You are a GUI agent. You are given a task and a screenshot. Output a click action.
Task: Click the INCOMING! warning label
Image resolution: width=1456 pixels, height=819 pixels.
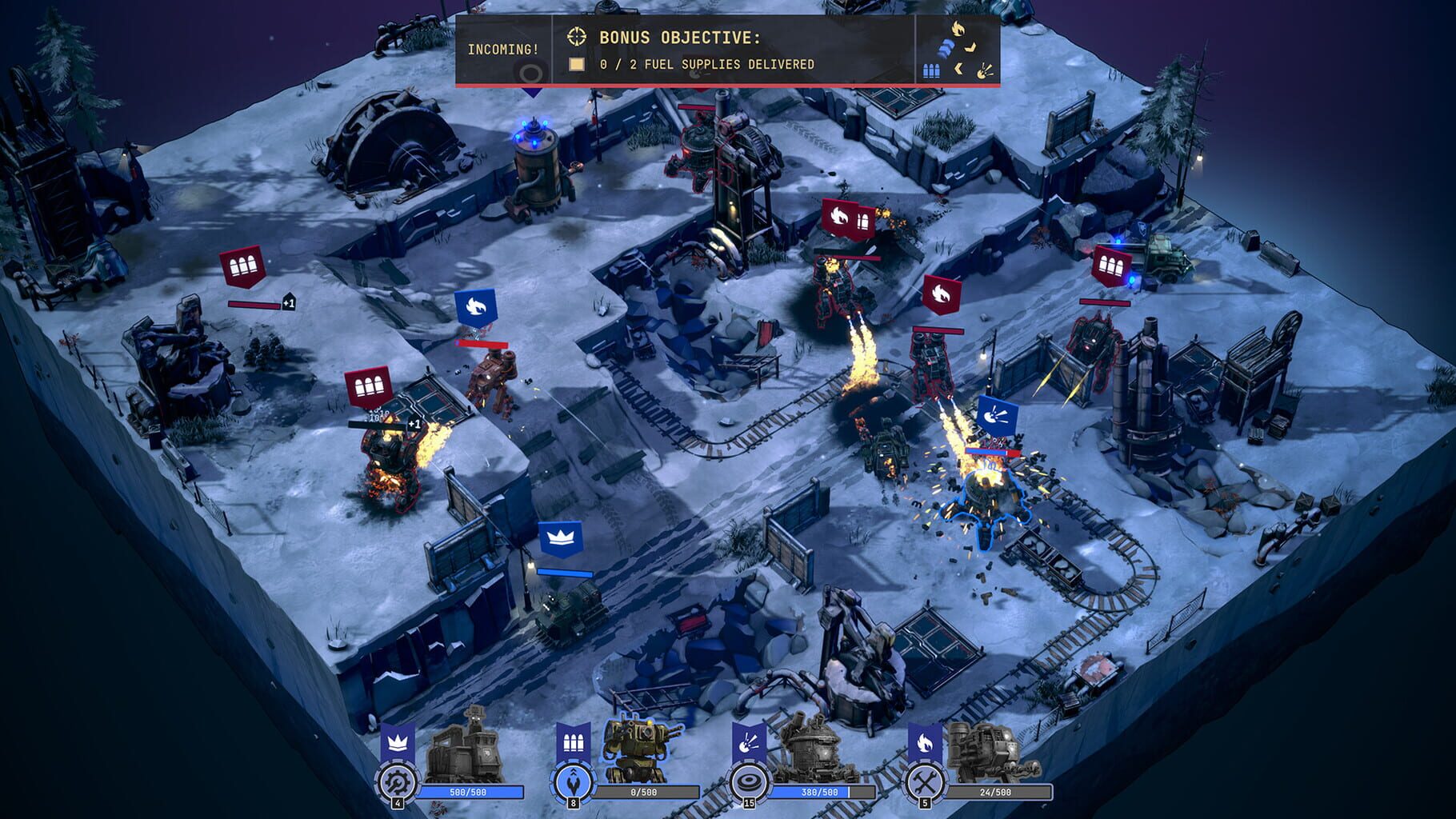coord(503,49)
